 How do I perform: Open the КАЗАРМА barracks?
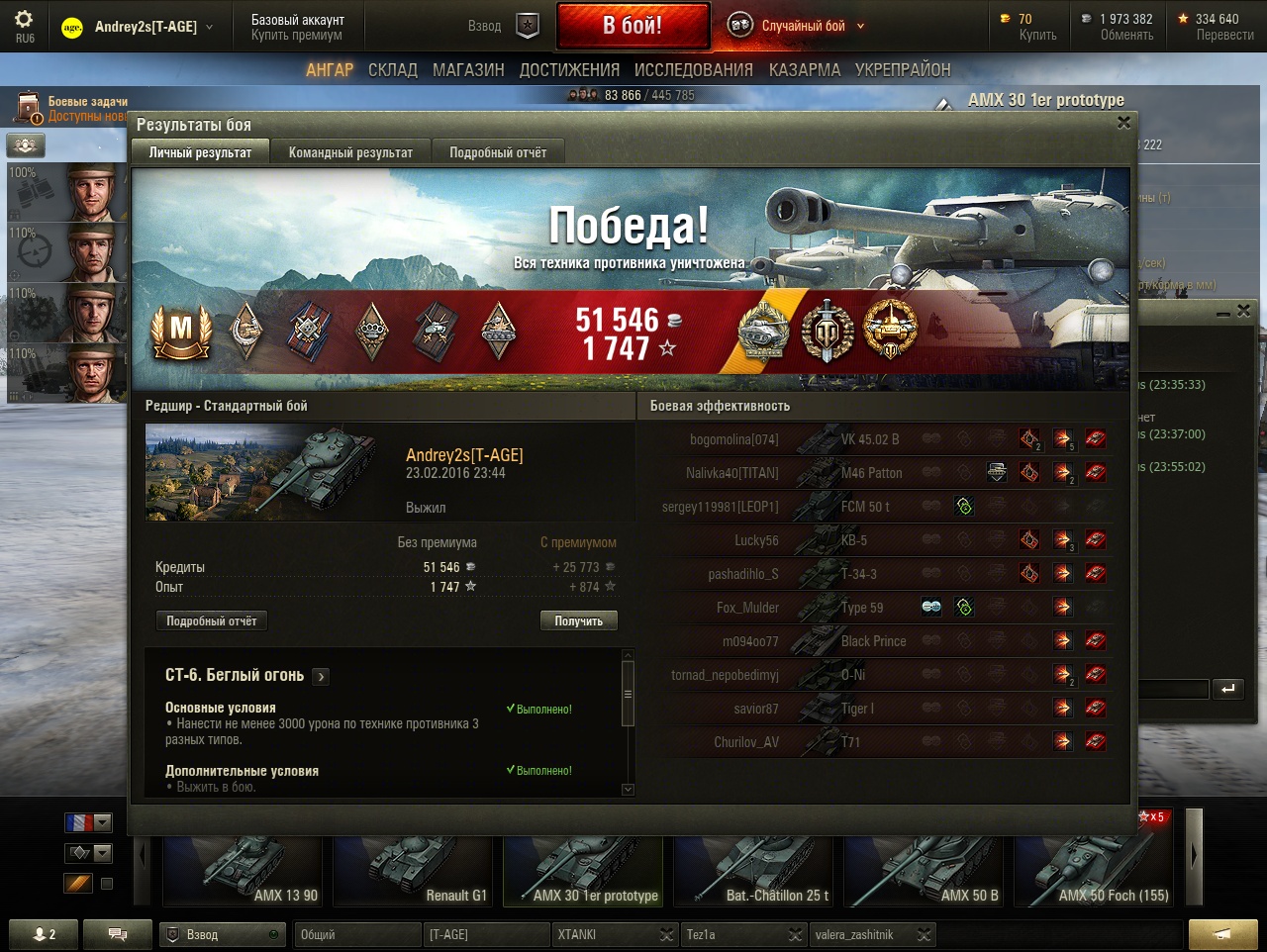click(804, 70)
